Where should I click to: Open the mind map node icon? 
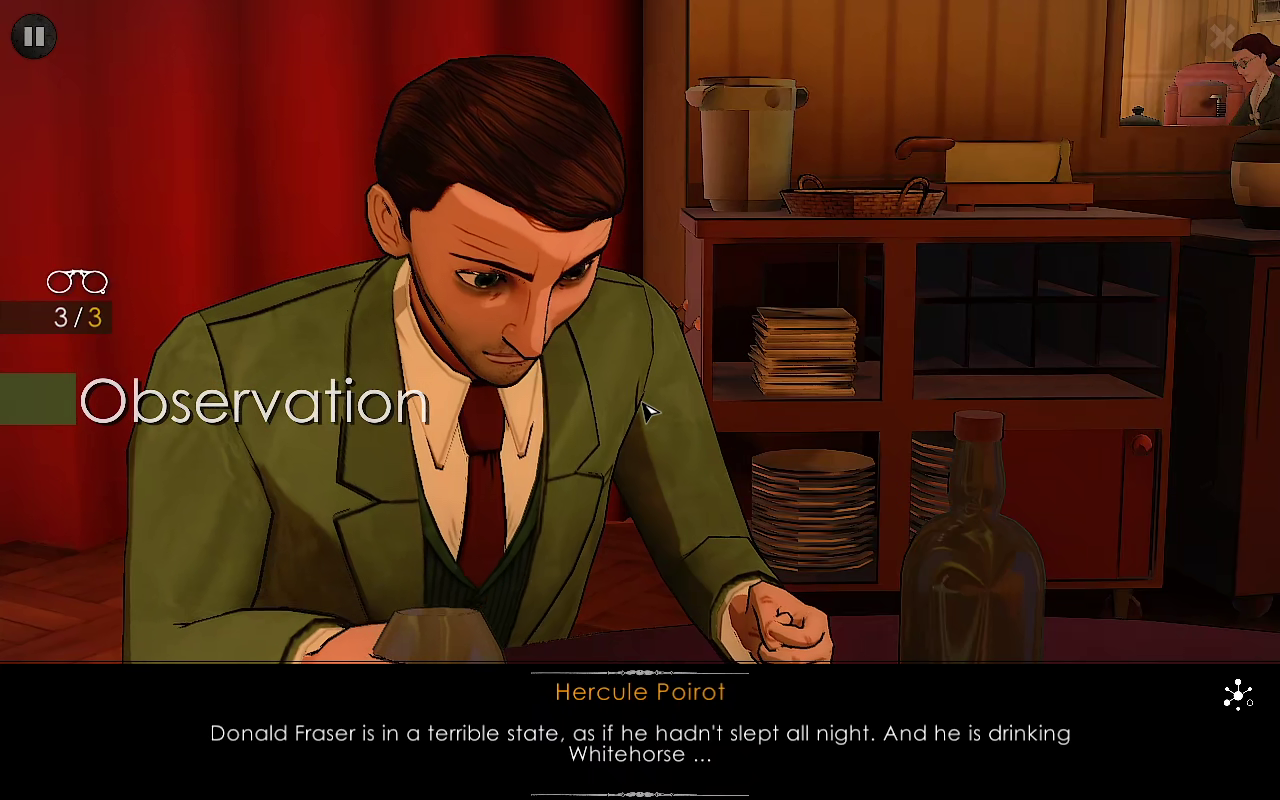[x=1238, y=694]
